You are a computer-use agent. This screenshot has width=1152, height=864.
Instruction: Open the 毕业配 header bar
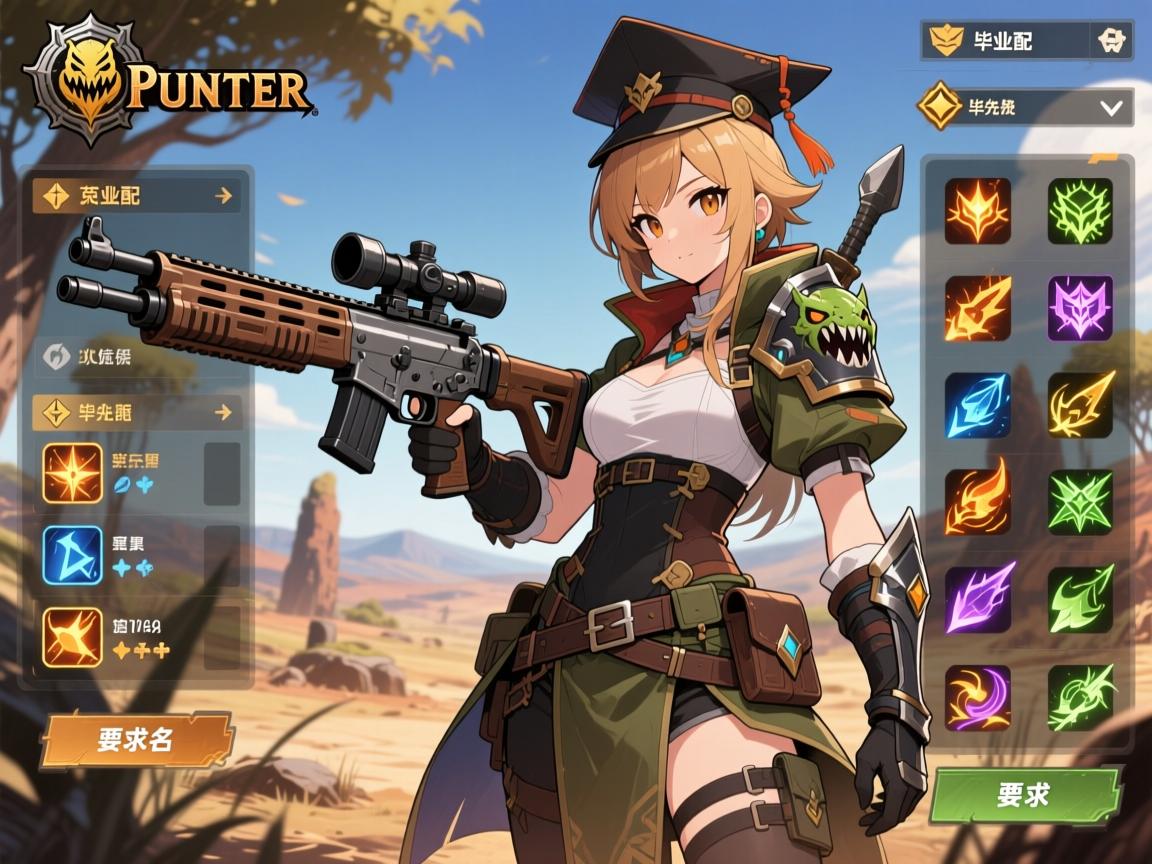pyautogui.click(x=1005, y=41)
